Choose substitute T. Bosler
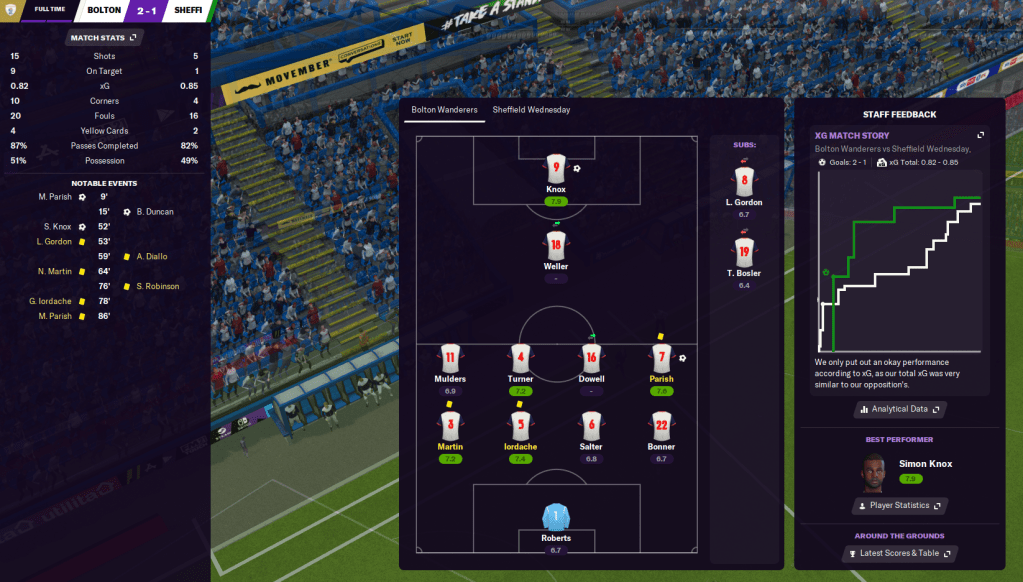The width and height of the screenshot is (1023, 582). [x=743, y=253]
